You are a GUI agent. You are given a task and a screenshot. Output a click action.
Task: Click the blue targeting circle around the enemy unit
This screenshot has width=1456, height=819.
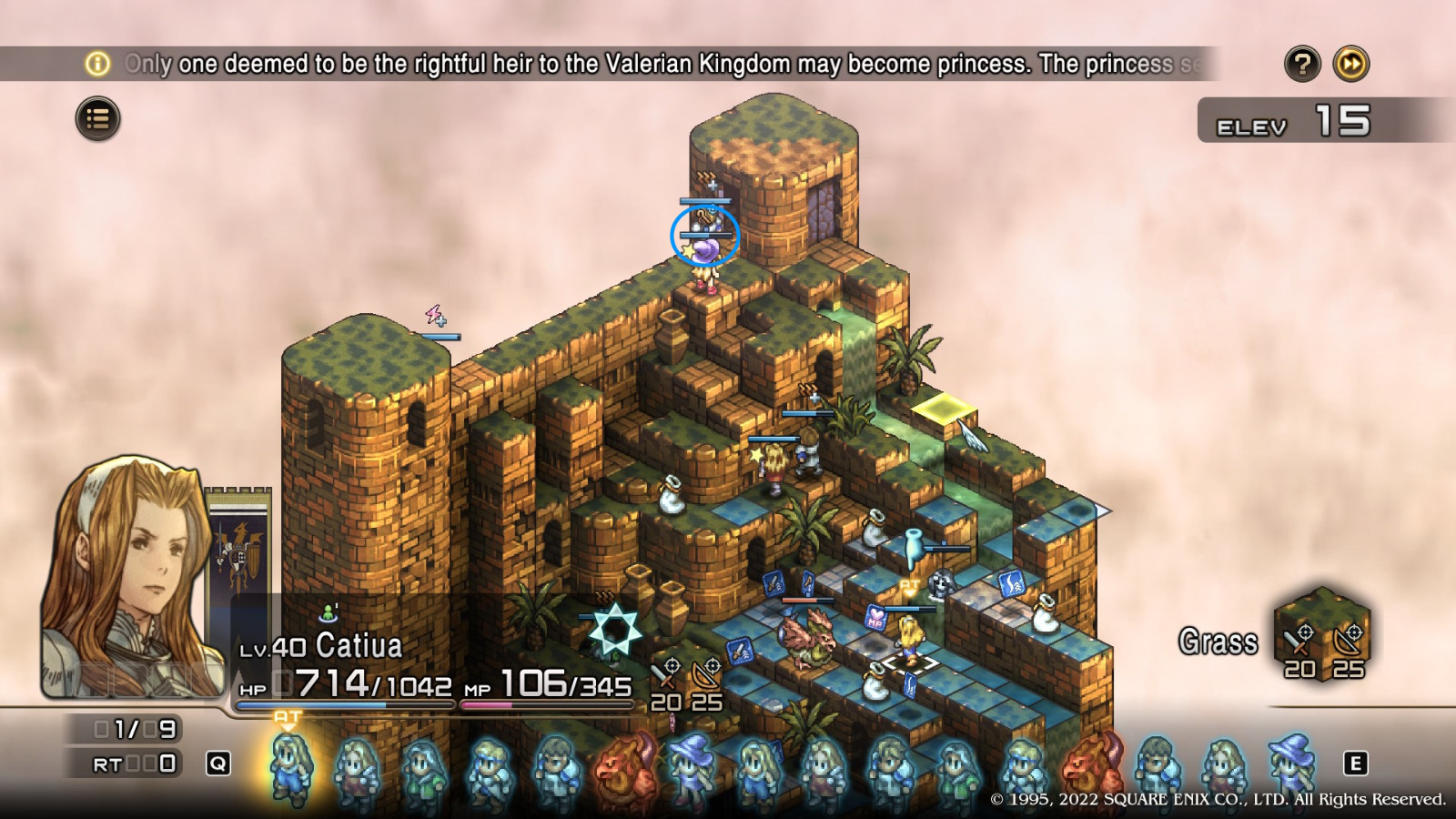(x=707, y=235)
